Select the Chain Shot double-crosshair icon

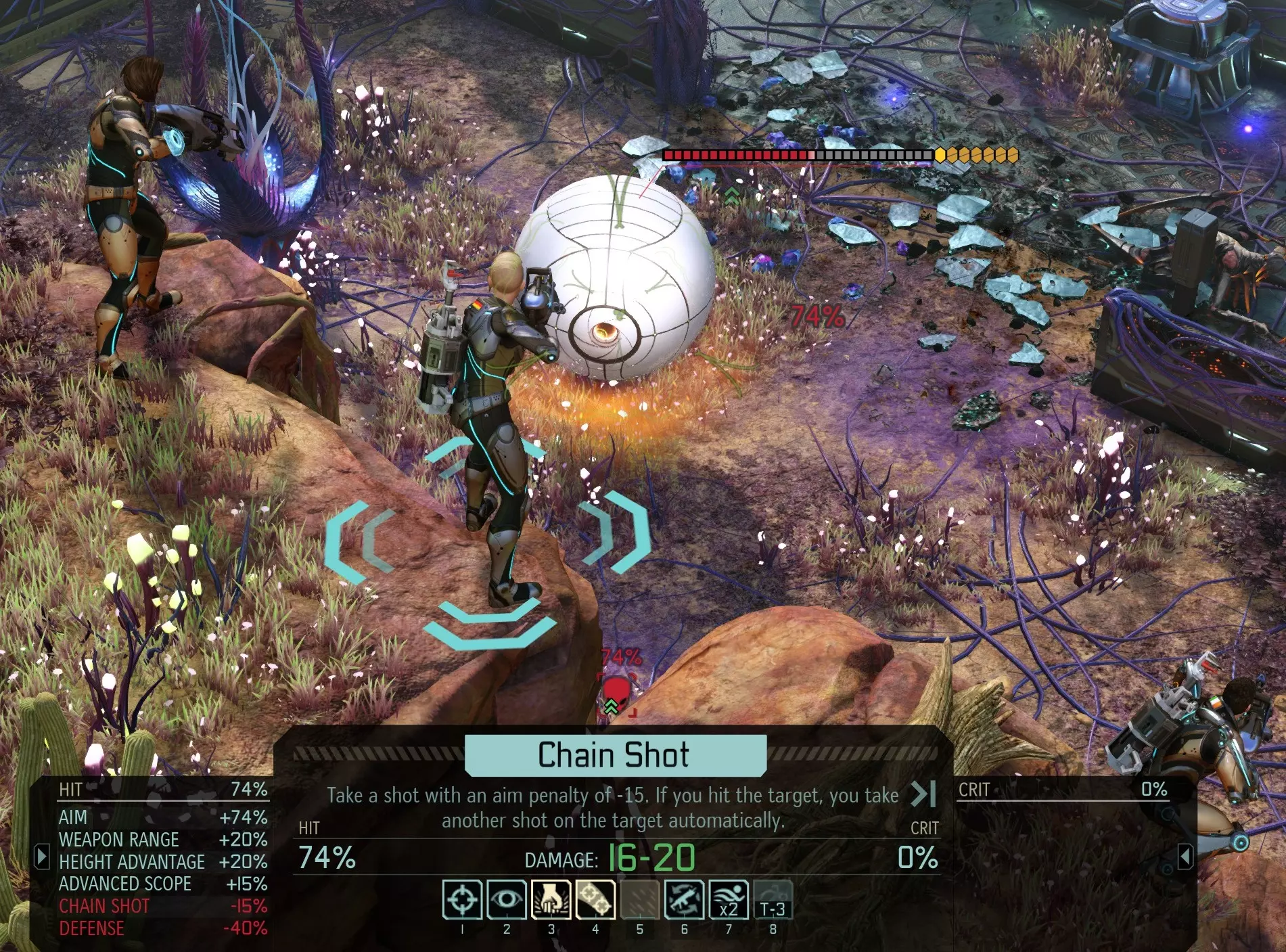595,900
